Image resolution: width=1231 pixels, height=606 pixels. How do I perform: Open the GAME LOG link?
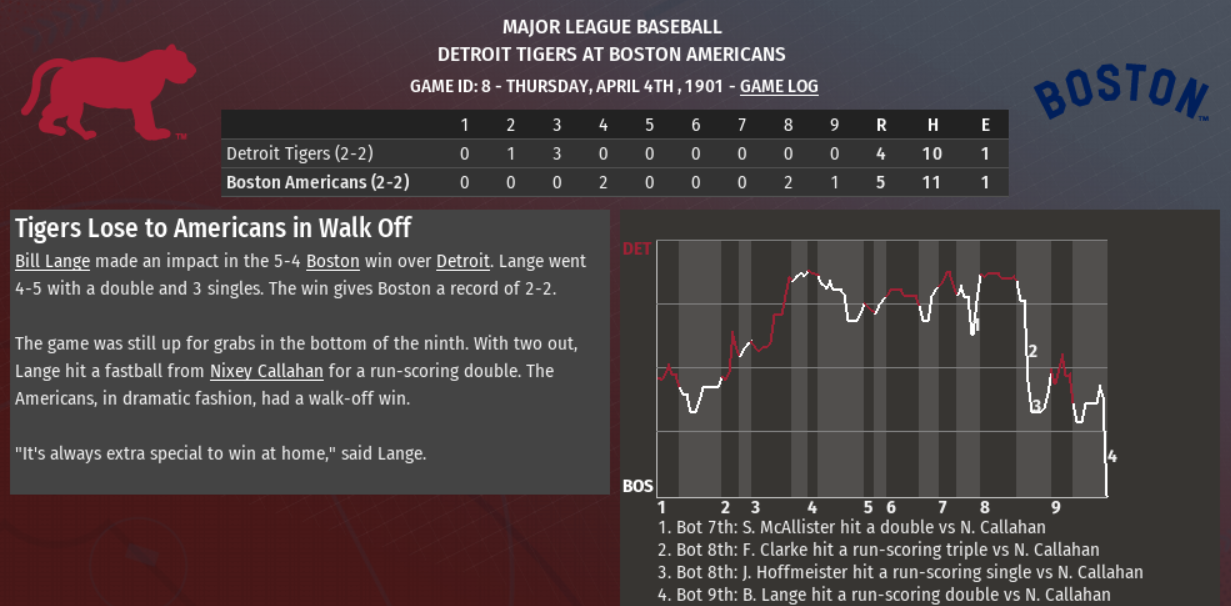(x=779, y=87)
